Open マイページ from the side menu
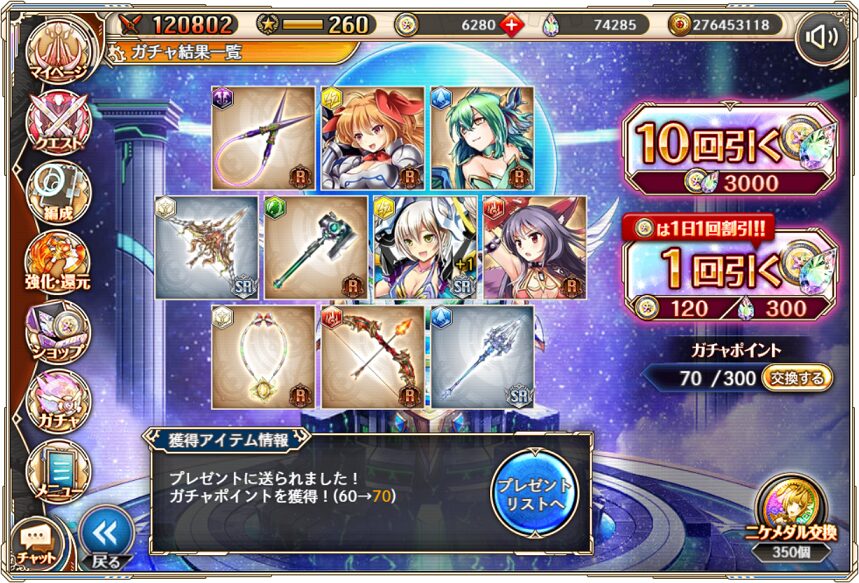The height and width of the screenshot is (583, 859). click(x=55, y=53)
